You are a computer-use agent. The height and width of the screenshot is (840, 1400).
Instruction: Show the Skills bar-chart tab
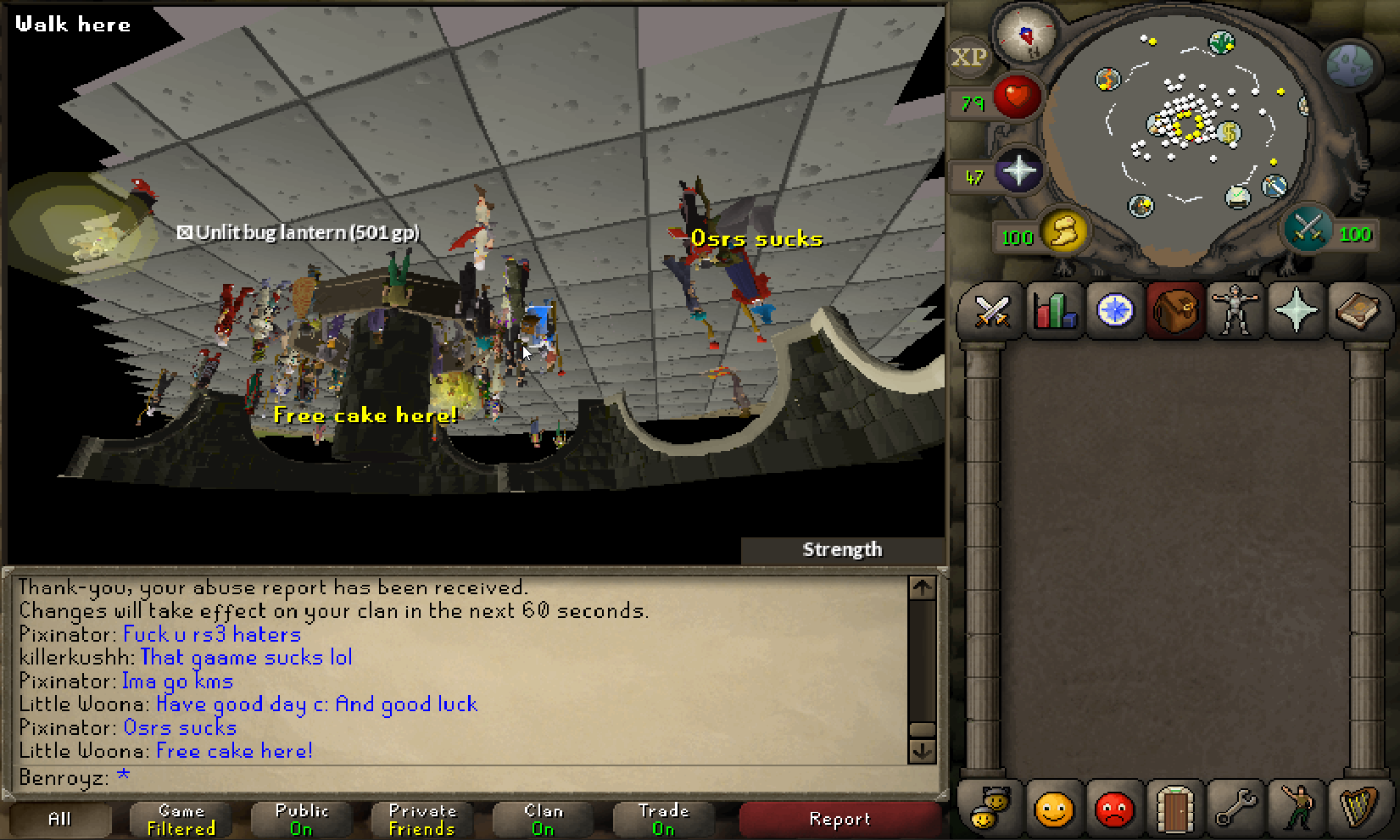(1054, 311)
